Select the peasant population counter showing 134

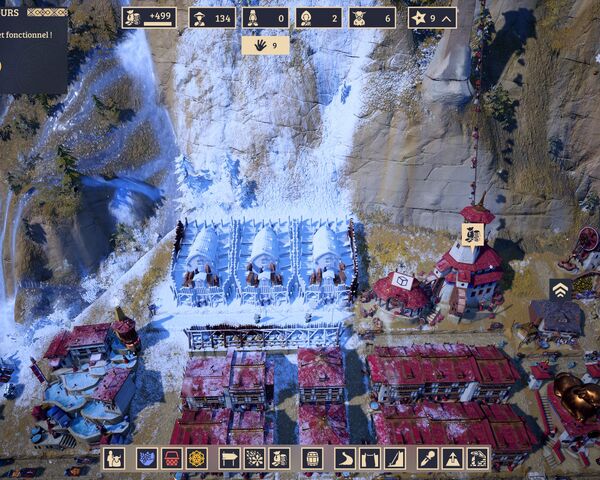point(212,17)
